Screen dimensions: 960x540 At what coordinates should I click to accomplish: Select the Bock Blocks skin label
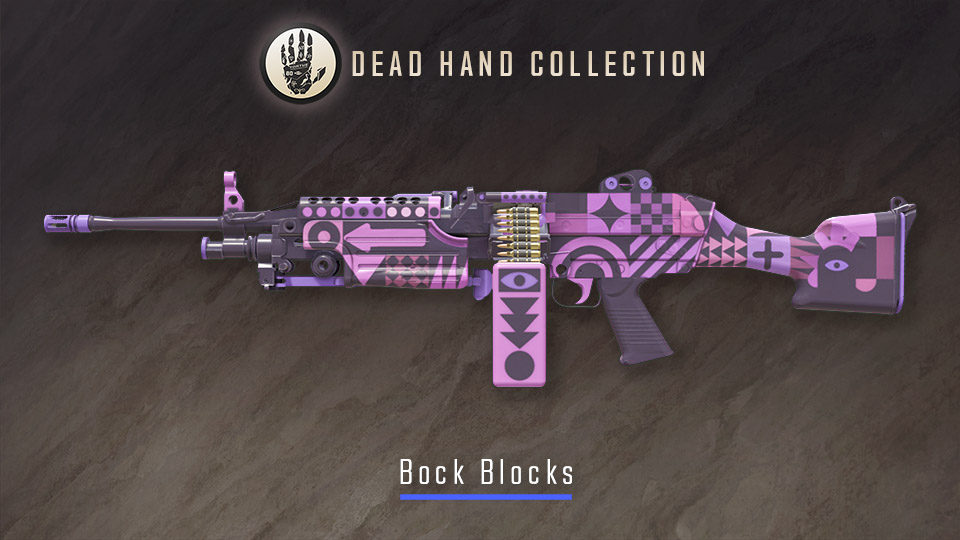(486, 471)
